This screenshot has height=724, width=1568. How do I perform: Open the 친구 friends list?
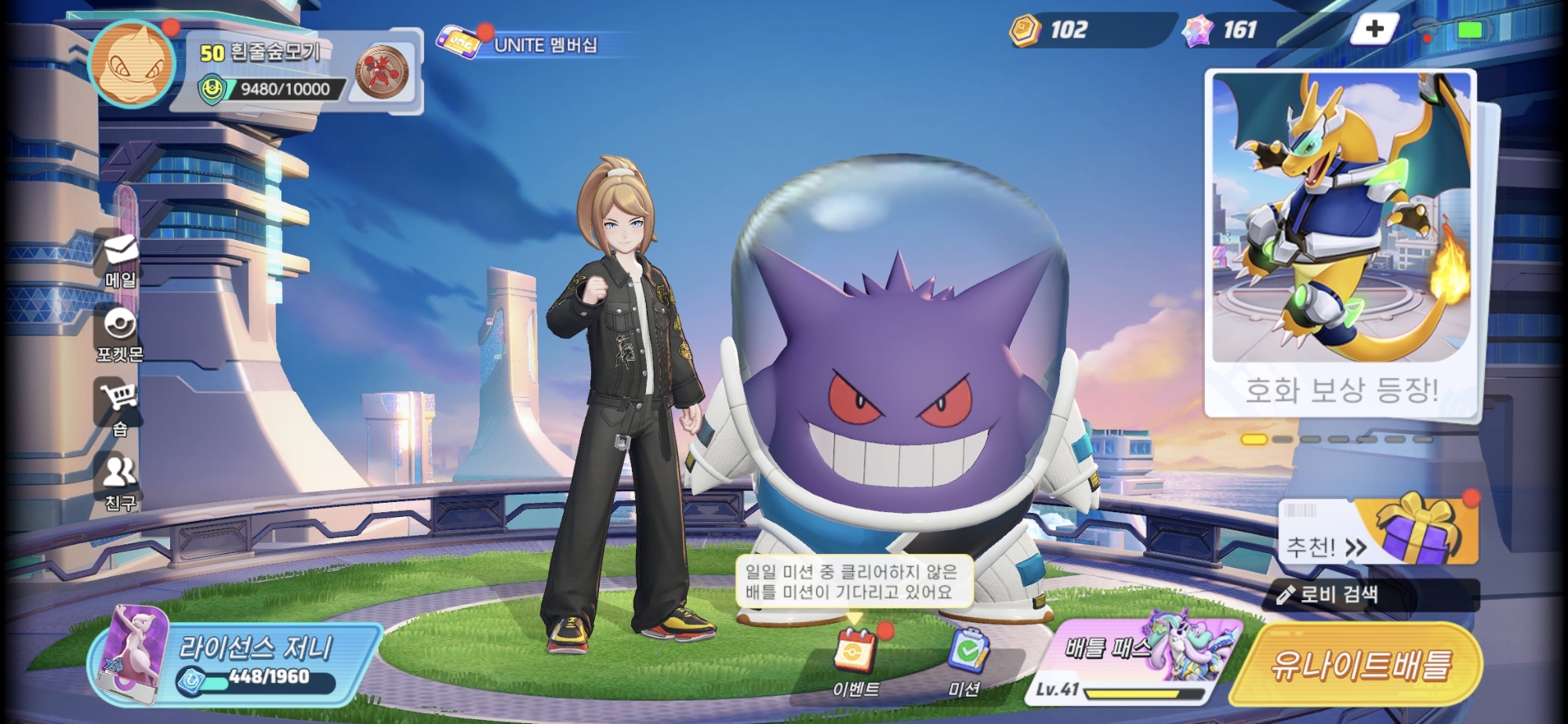(120, 481)
